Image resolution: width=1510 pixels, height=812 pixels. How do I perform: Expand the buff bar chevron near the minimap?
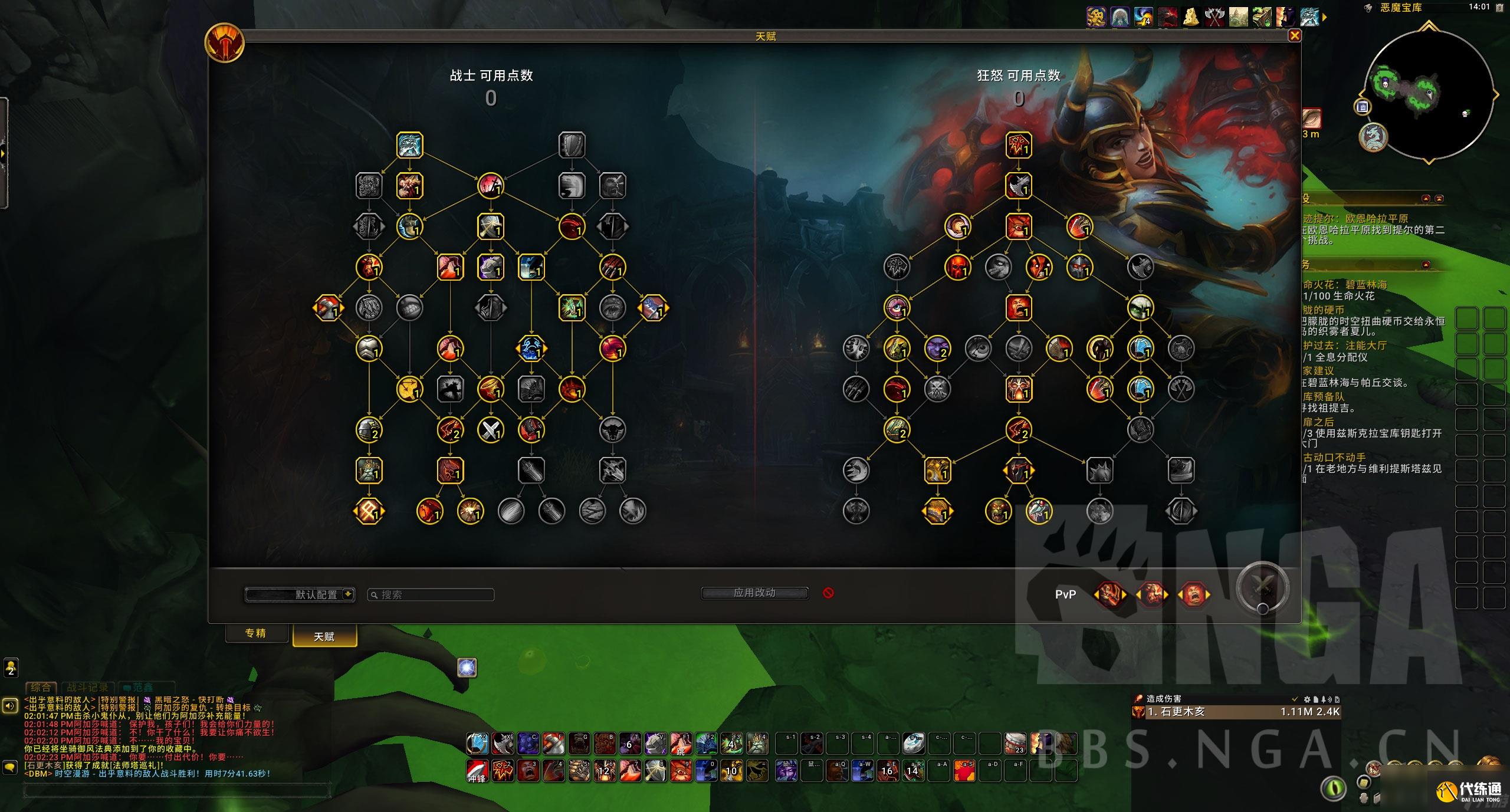(x=1325, y=18)
